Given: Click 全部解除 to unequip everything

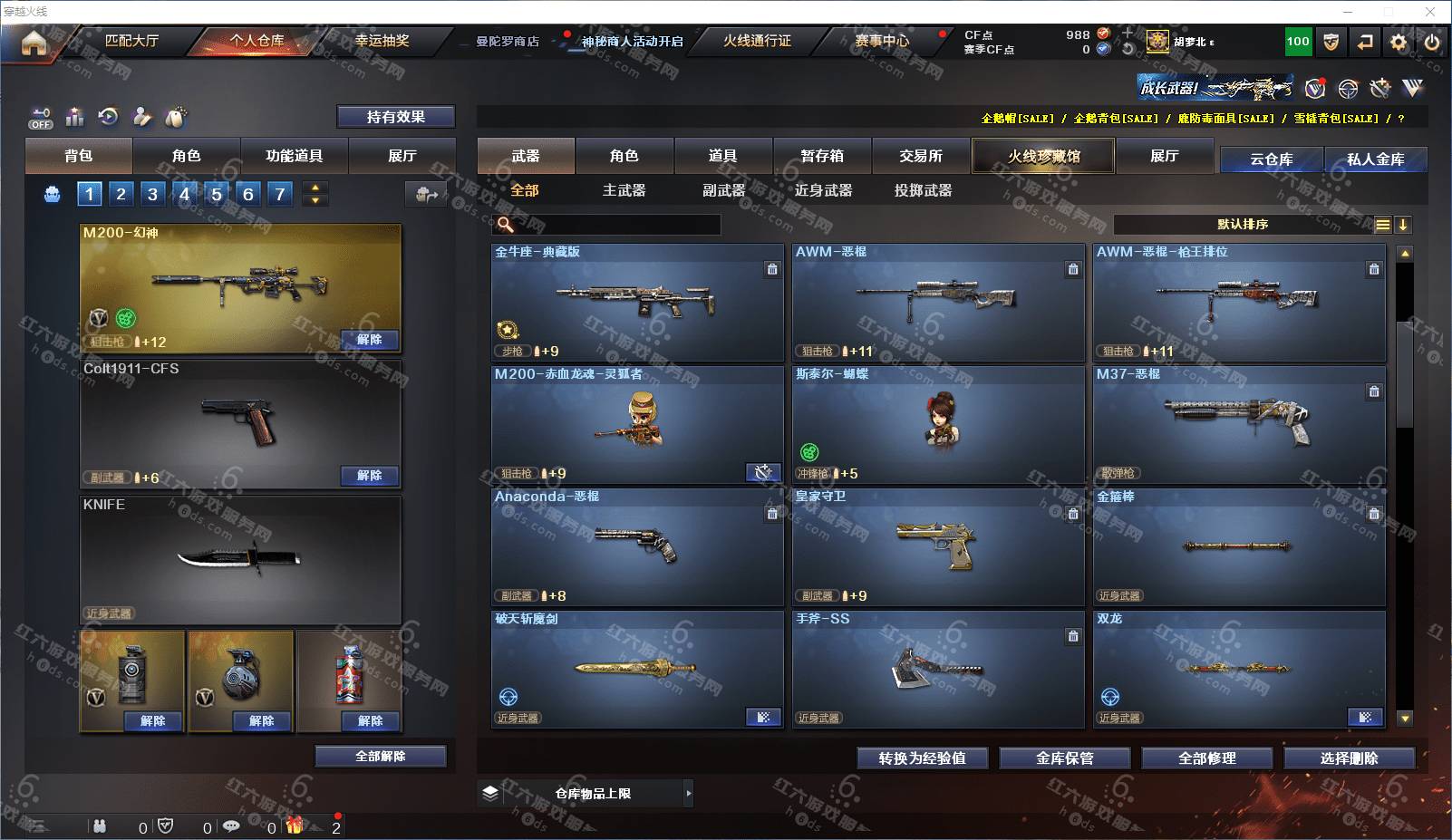Looking at the screenshot, I should pos(381,757).
